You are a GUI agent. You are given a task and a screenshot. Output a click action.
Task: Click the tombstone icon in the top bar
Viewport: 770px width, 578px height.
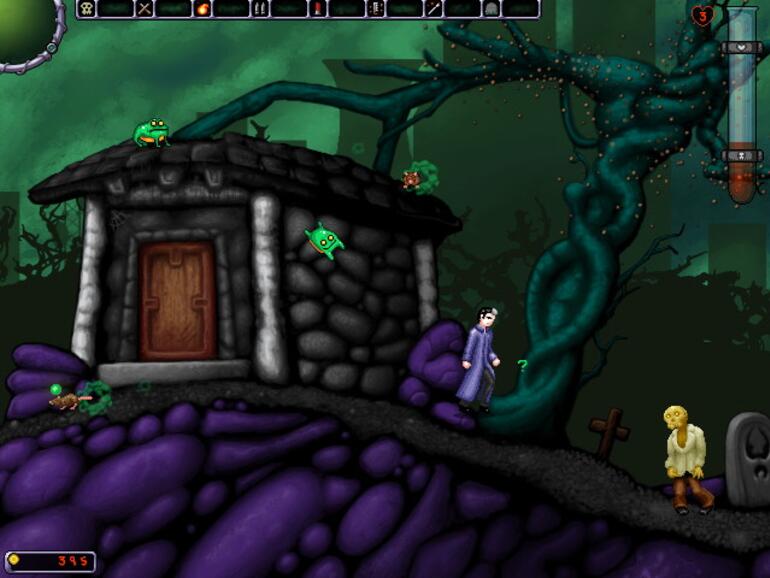click(491, 9)
